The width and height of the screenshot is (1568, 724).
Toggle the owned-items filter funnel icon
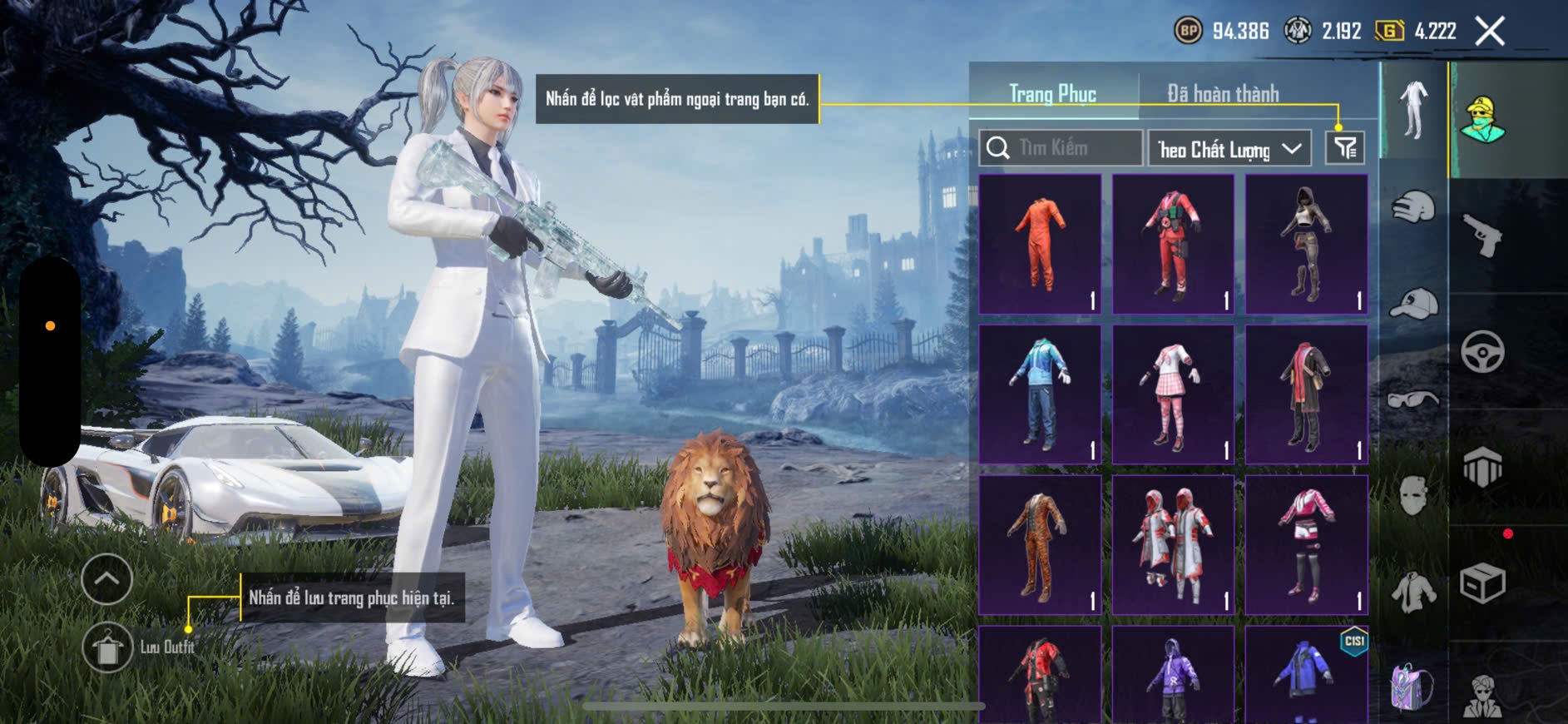tap(1344, 148)
